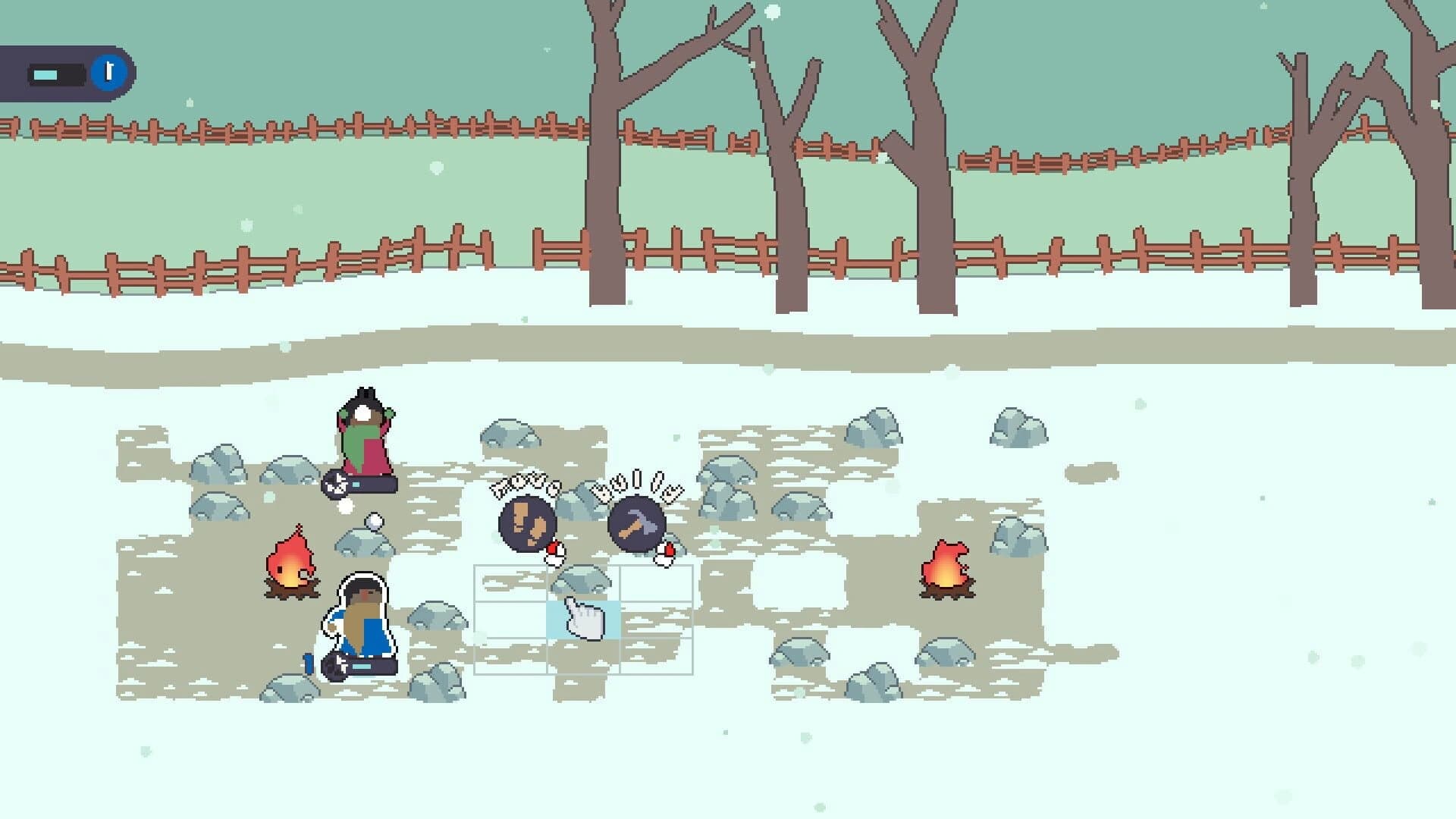The image size is (1456, 819).
Task: Click the teal progress bar at top left
Action: point(45,74)
